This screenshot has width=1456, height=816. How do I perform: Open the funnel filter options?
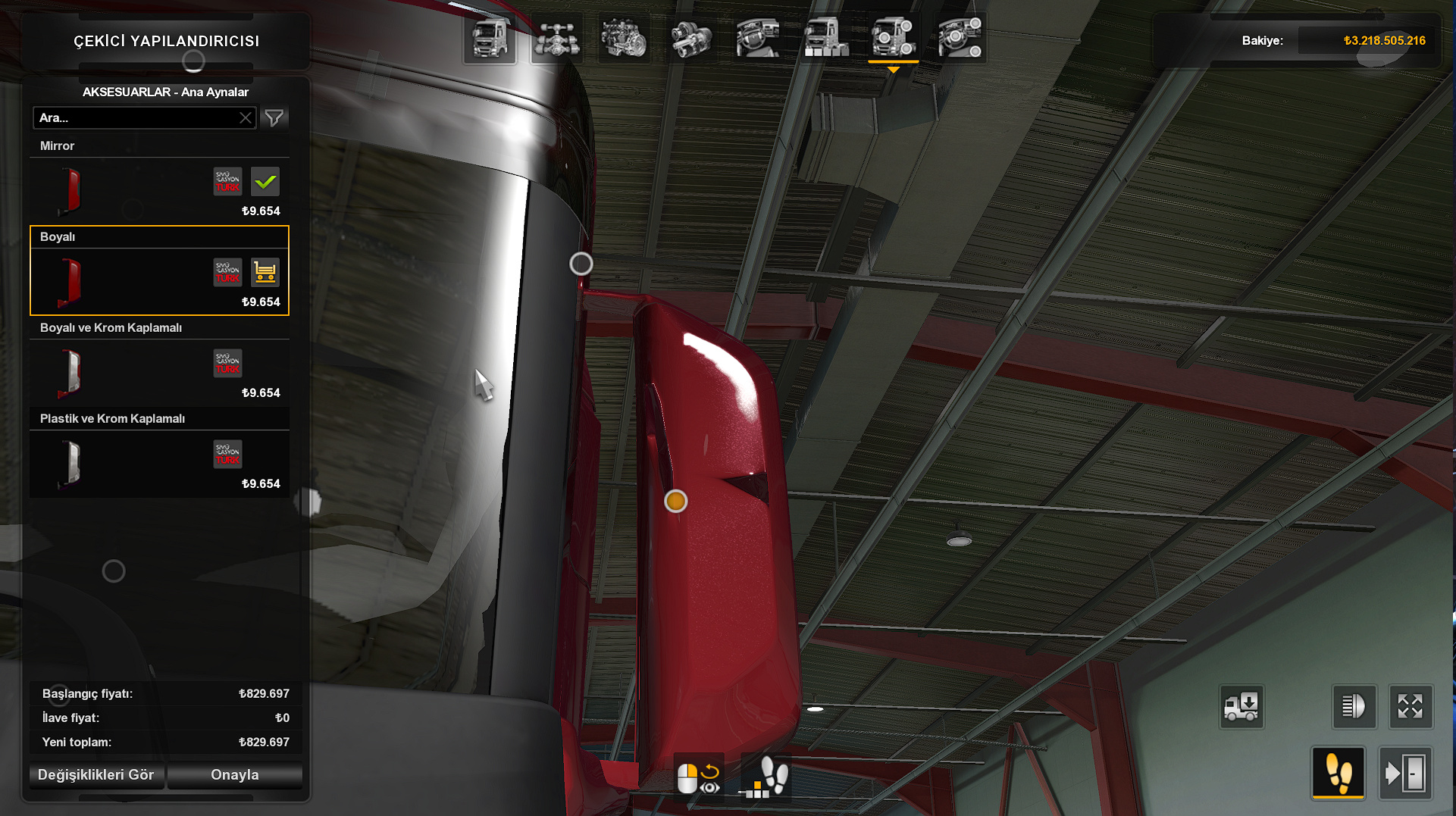(274, 118)
